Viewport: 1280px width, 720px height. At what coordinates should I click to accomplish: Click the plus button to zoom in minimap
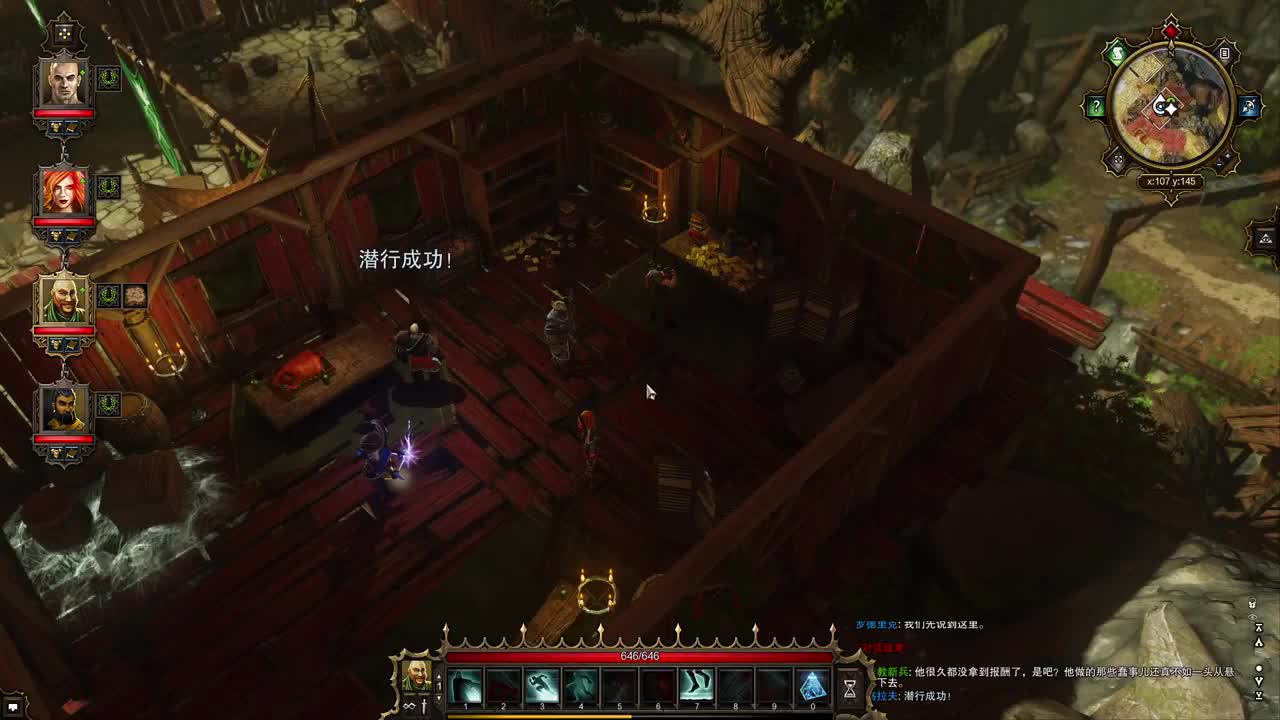[1228, 156]
